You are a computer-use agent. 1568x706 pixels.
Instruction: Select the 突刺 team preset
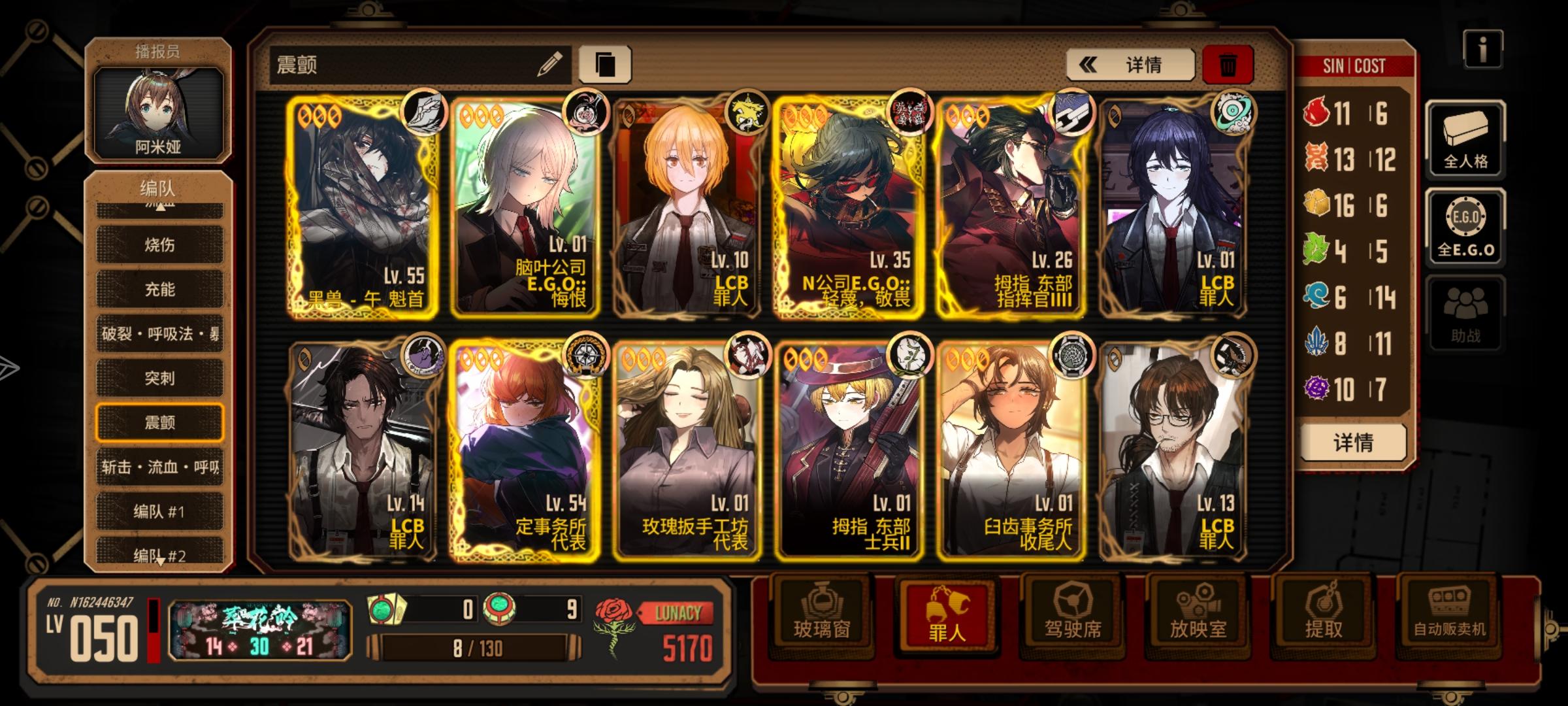159,378
